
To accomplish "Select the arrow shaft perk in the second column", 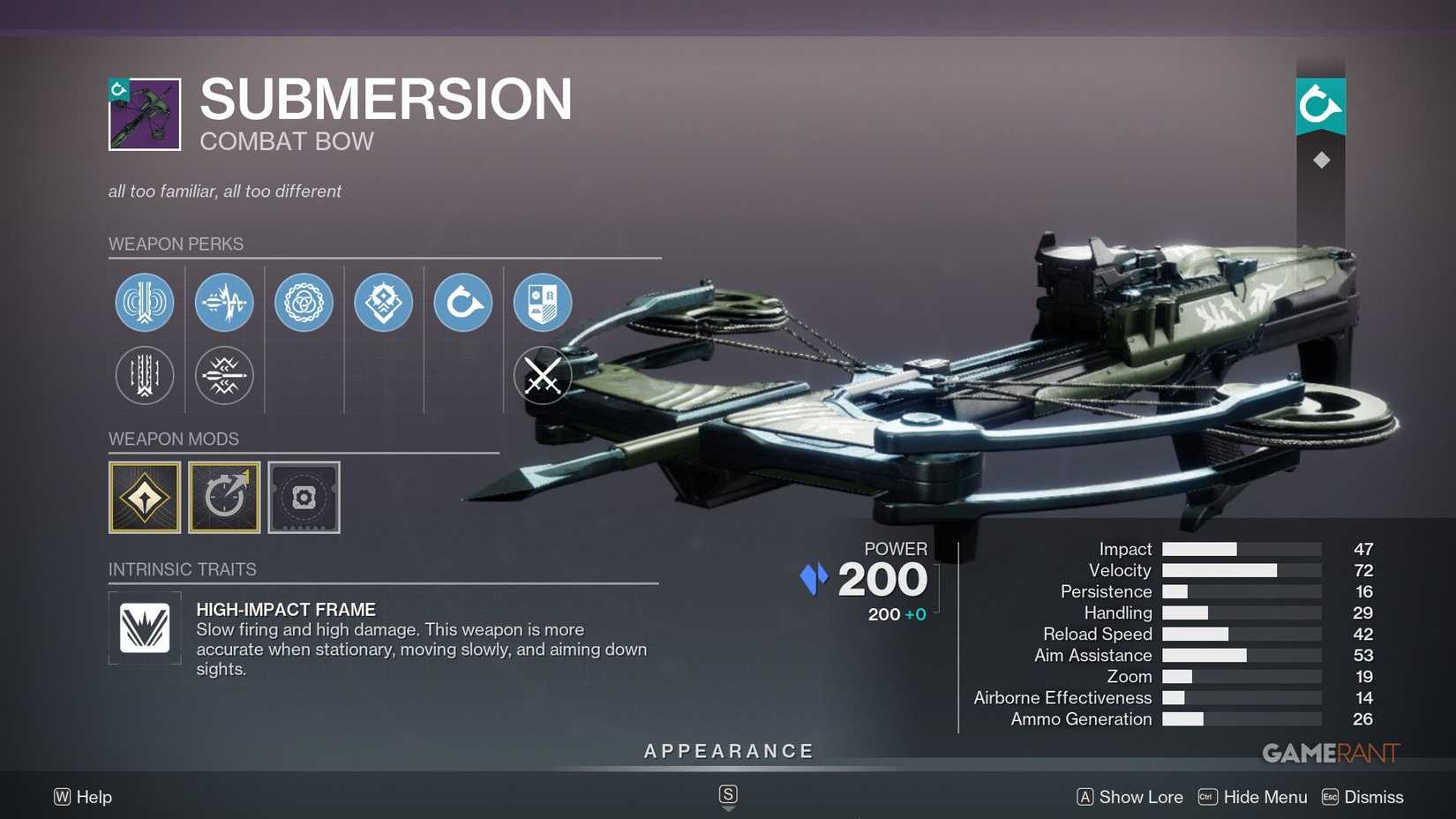I will point(224,302).
